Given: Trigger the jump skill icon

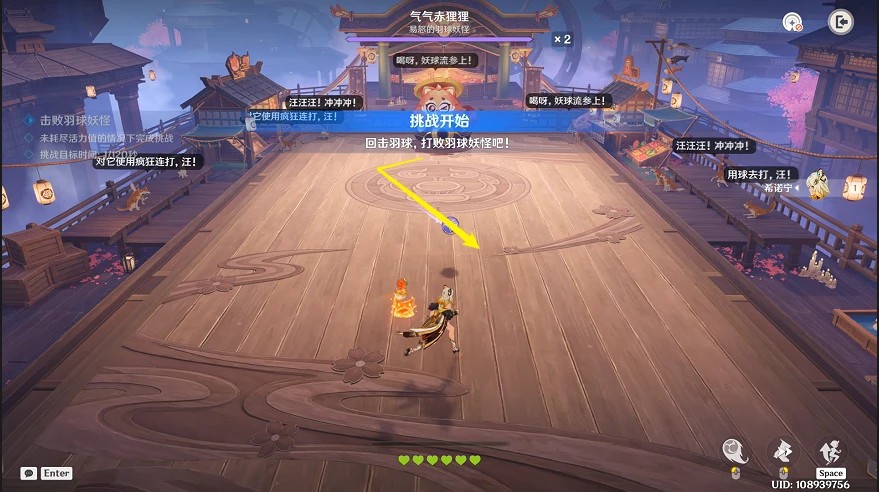Looking at the screenshot, I should click(831, 451).
